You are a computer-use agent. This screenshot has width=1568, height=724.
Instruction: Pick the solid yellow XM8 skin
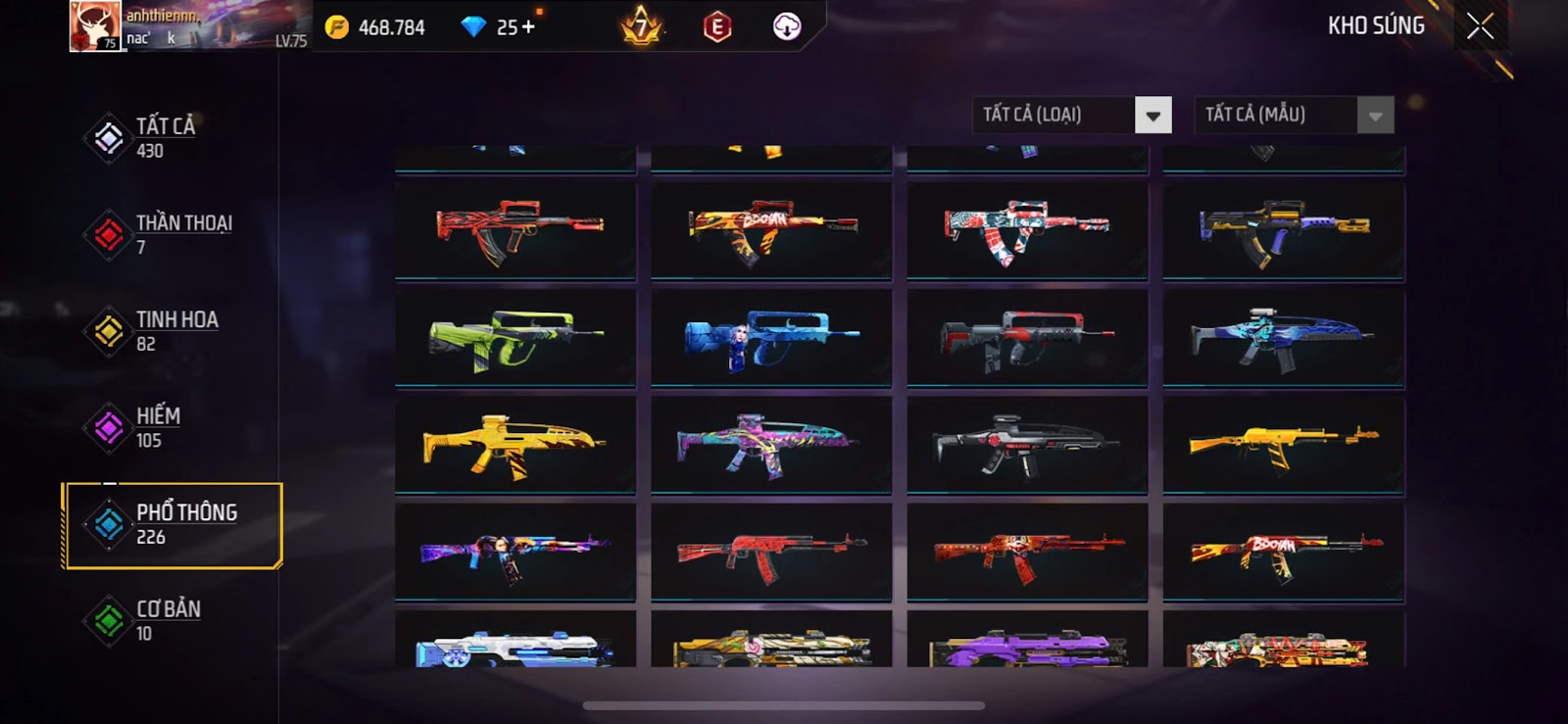pyautogui.click(x=515, y=445)
